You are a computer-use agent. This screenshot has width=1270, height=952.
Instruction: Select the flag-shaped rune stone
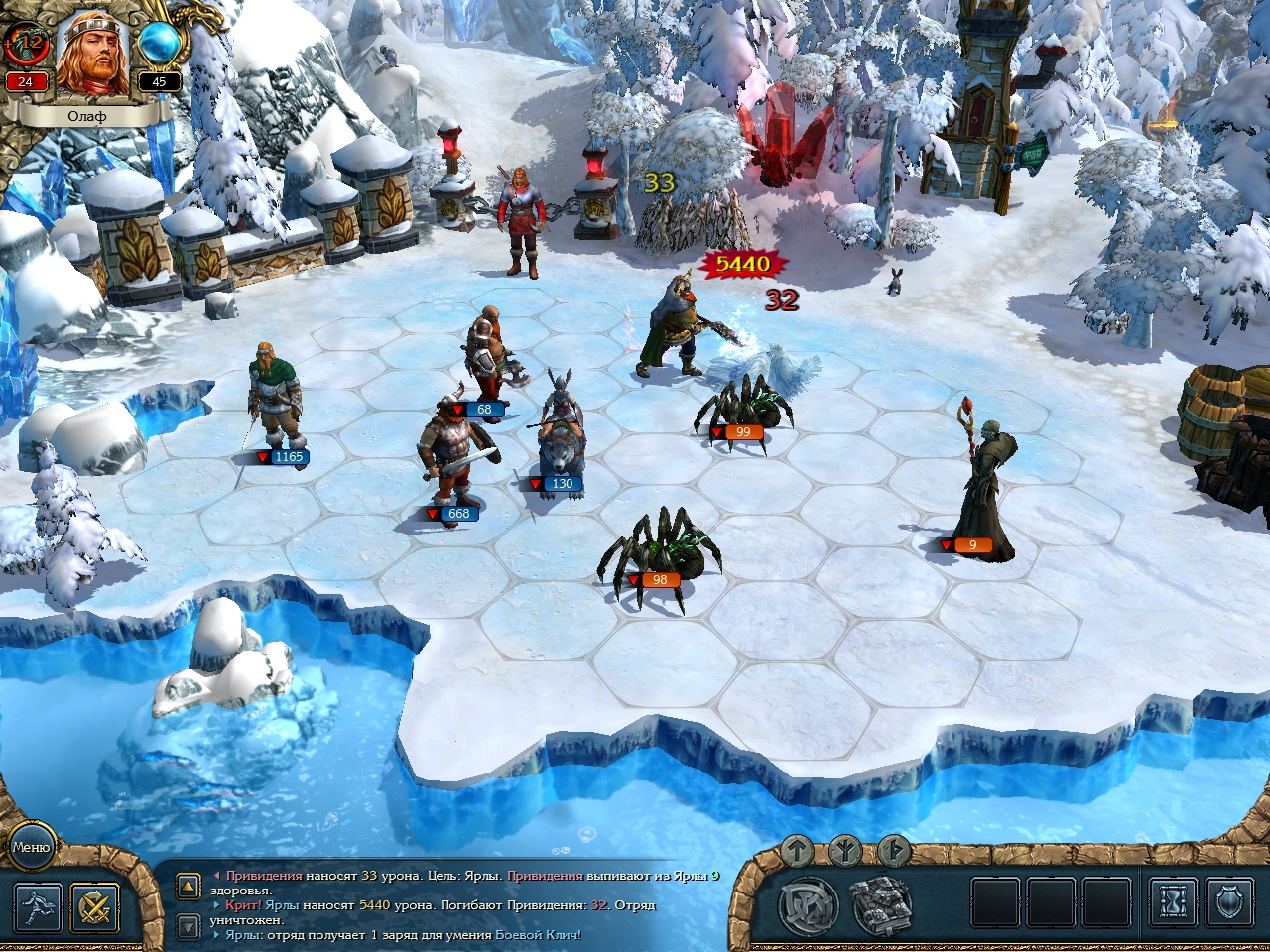pos(894,851)
